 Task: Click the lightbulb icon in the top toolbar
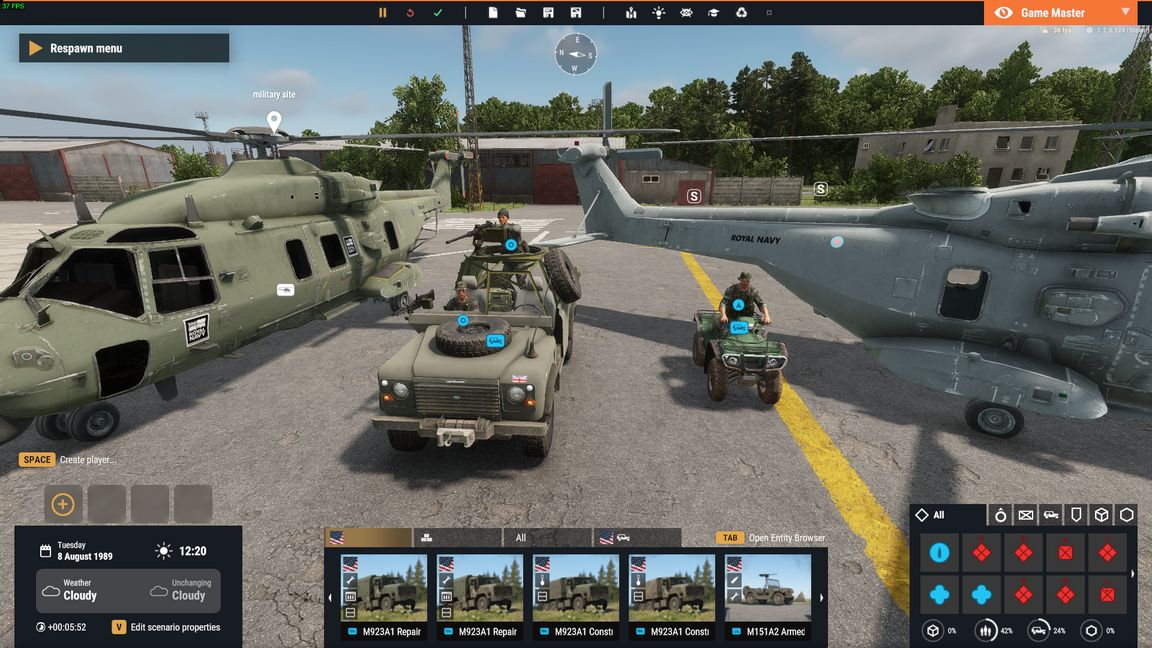tap(658, 13)
